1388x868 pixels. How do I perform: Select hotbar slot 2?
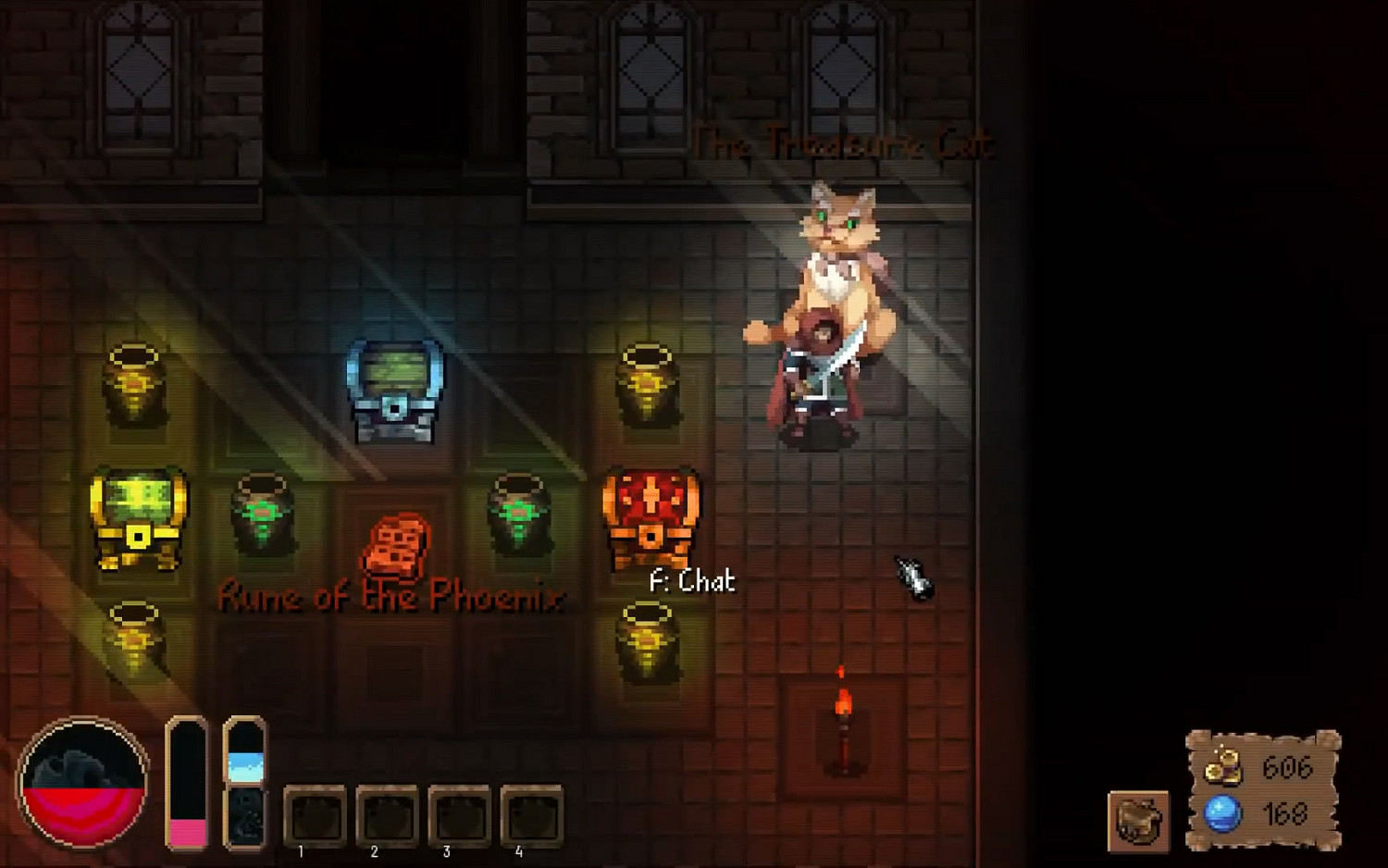tap(386, 814)
